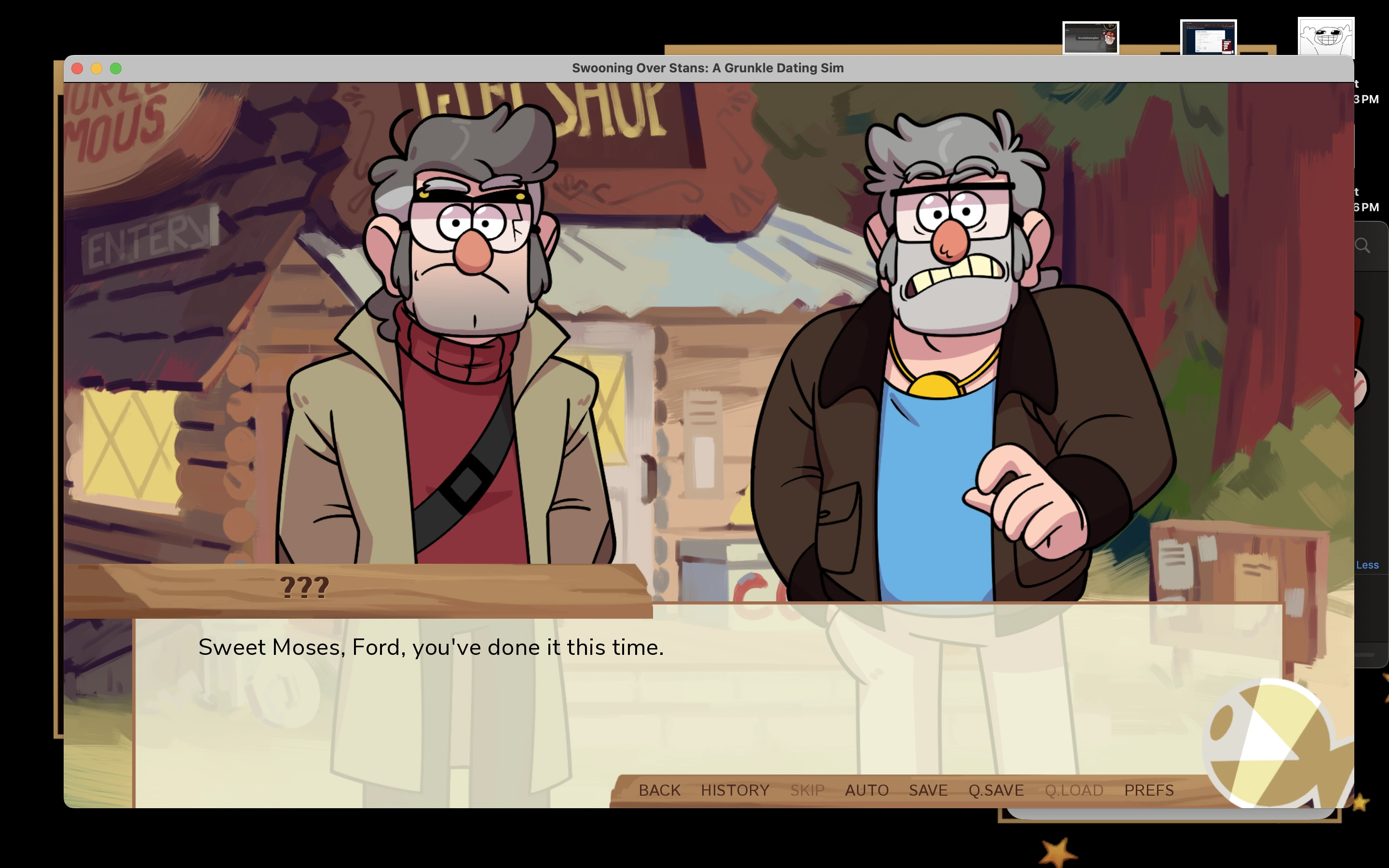
Task: Enable AUTO forward mode
Action: (867, 790)
